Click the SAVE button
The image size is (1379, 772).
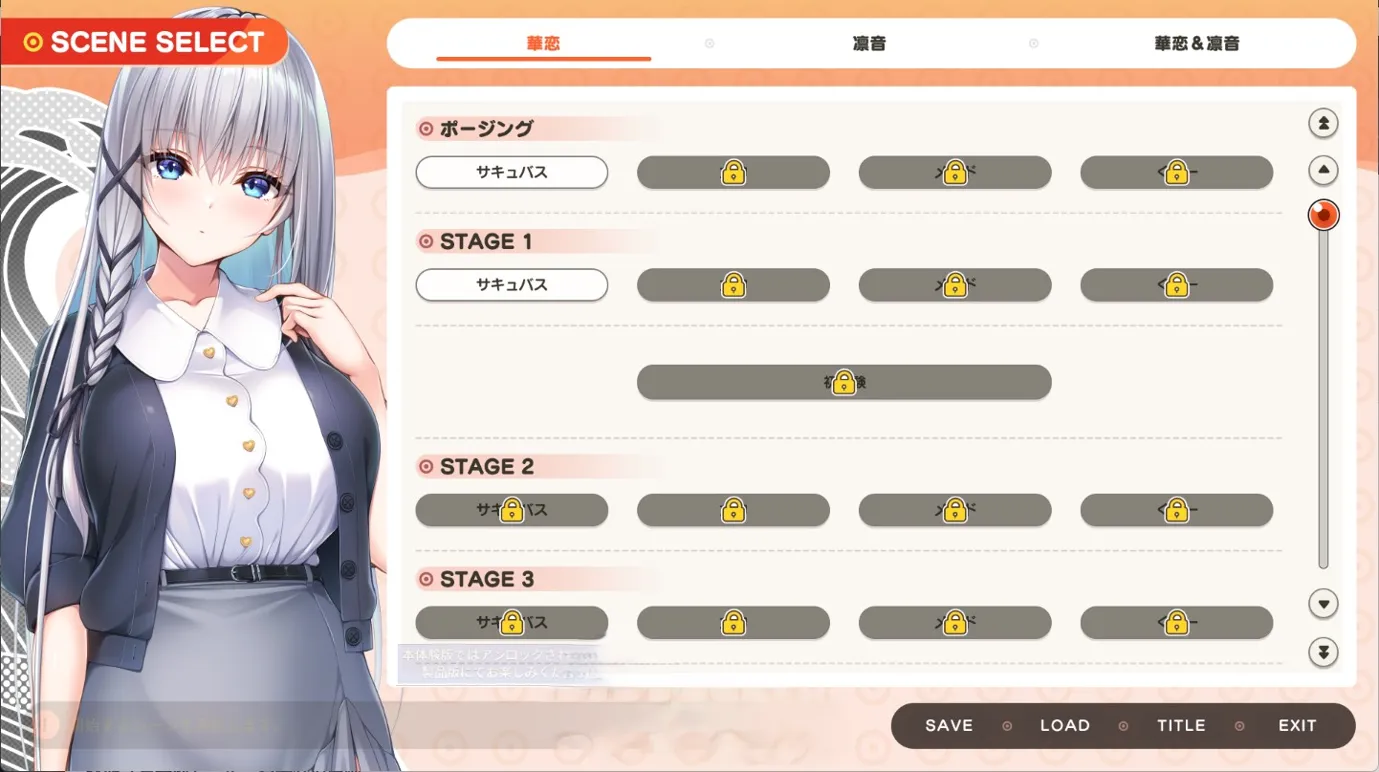946,725
